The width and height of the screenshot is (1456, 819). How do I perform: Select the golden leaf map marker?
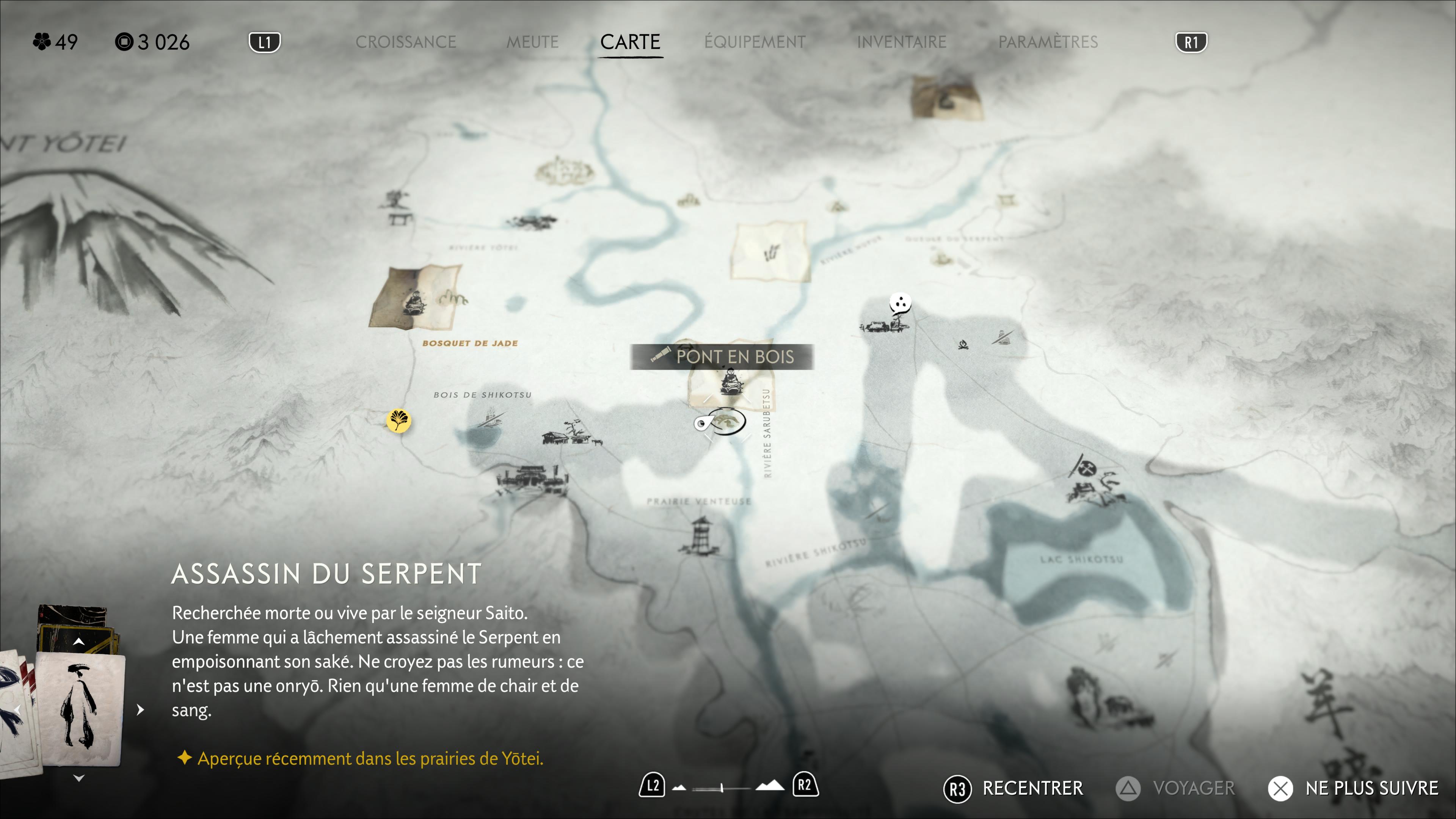(399, 420)
